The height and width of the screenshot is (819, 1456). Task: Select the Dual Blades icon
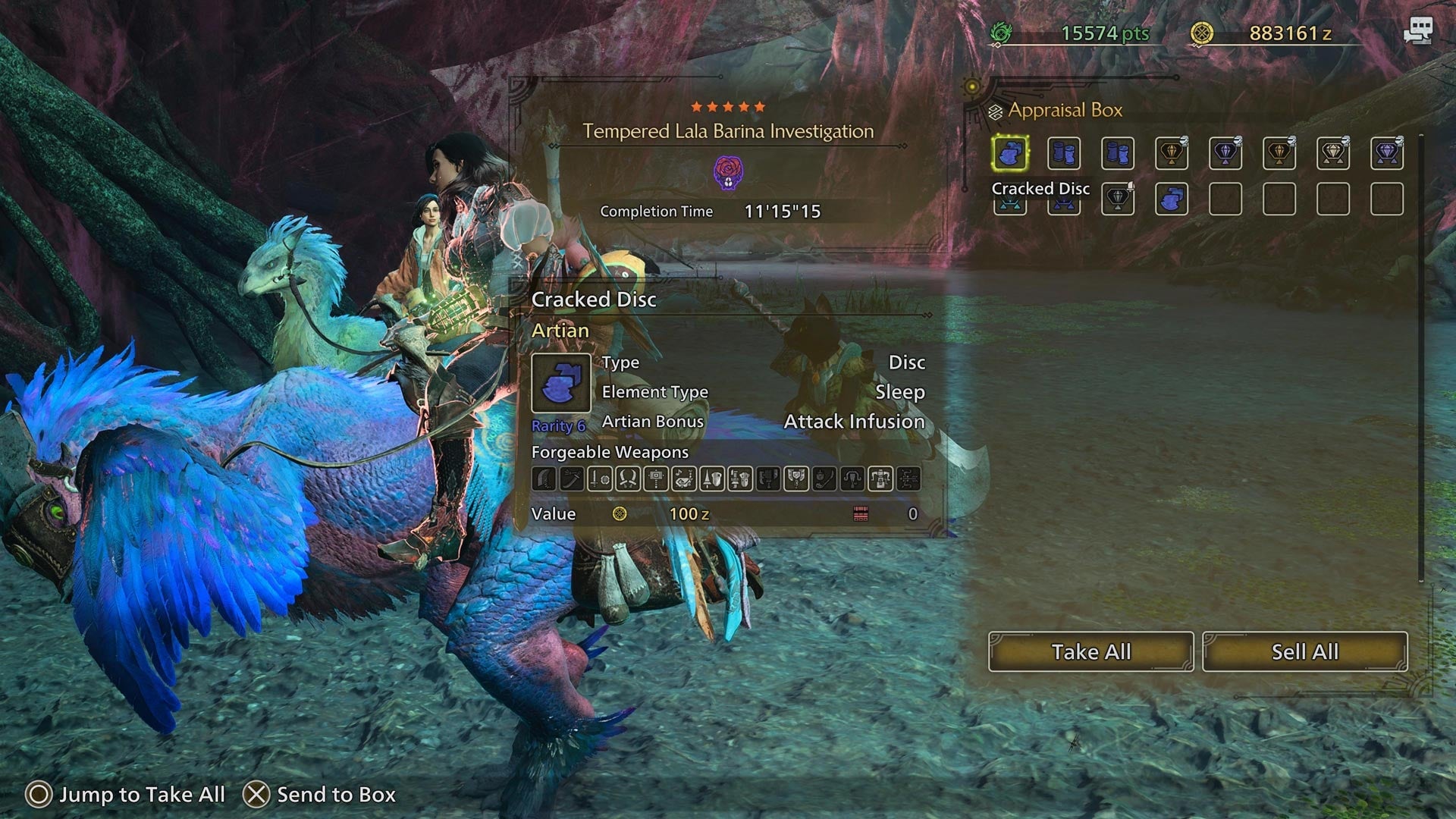pos(626,479)
